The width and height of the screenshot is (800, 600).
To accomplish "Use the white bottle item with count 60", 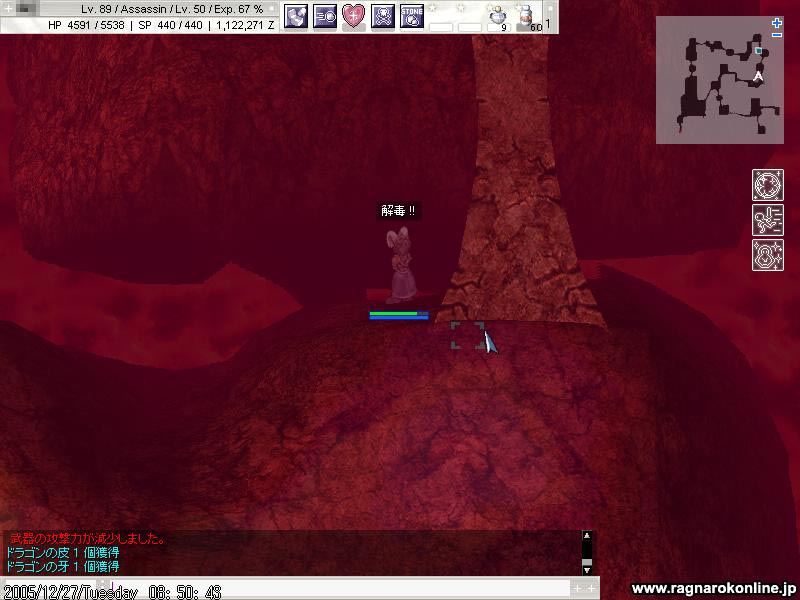I will (x=526, y=16).
